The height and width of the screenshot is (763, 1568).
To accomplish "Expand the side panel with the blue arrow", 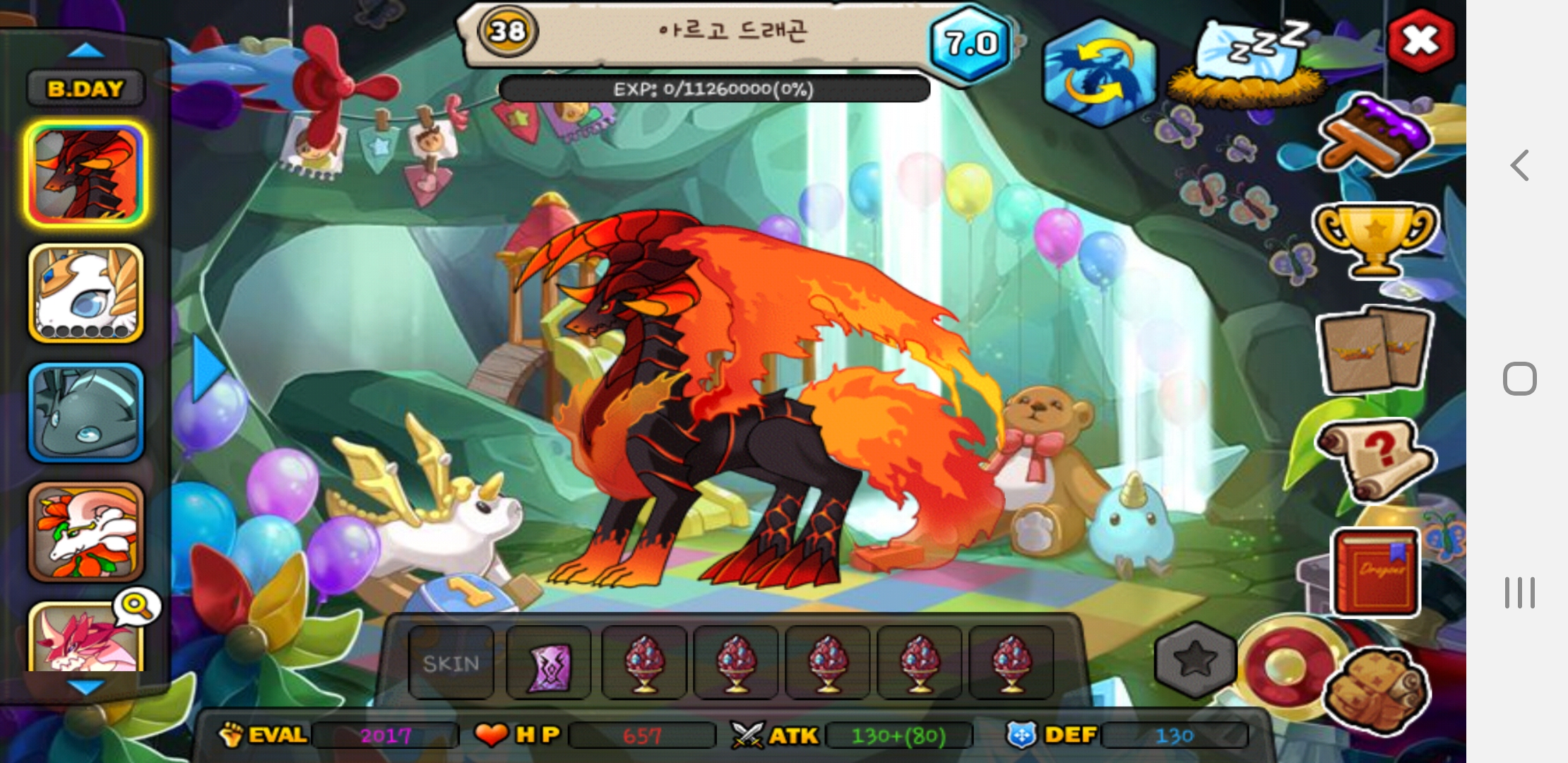I will pos(208,368).
